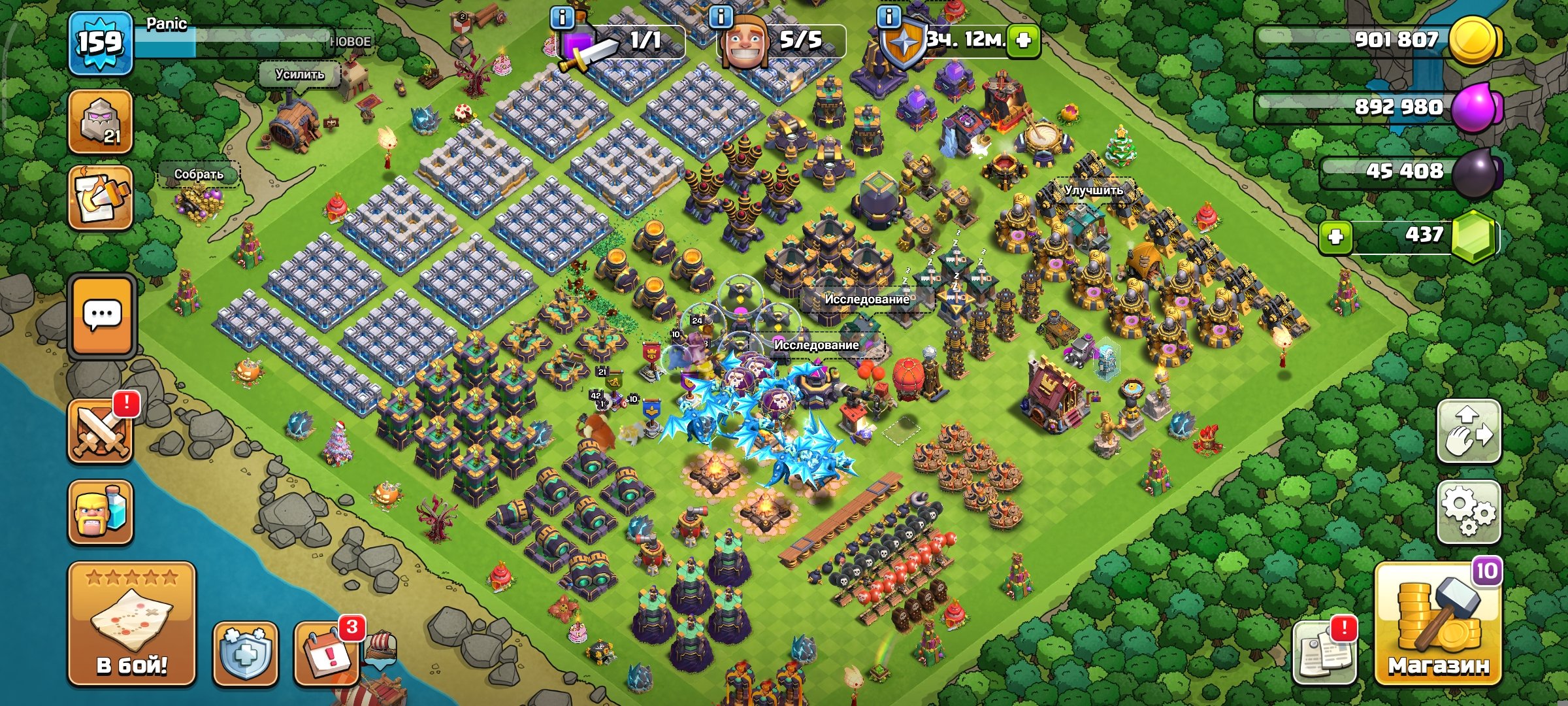Tap the Усилить boost label

(301, 74)
